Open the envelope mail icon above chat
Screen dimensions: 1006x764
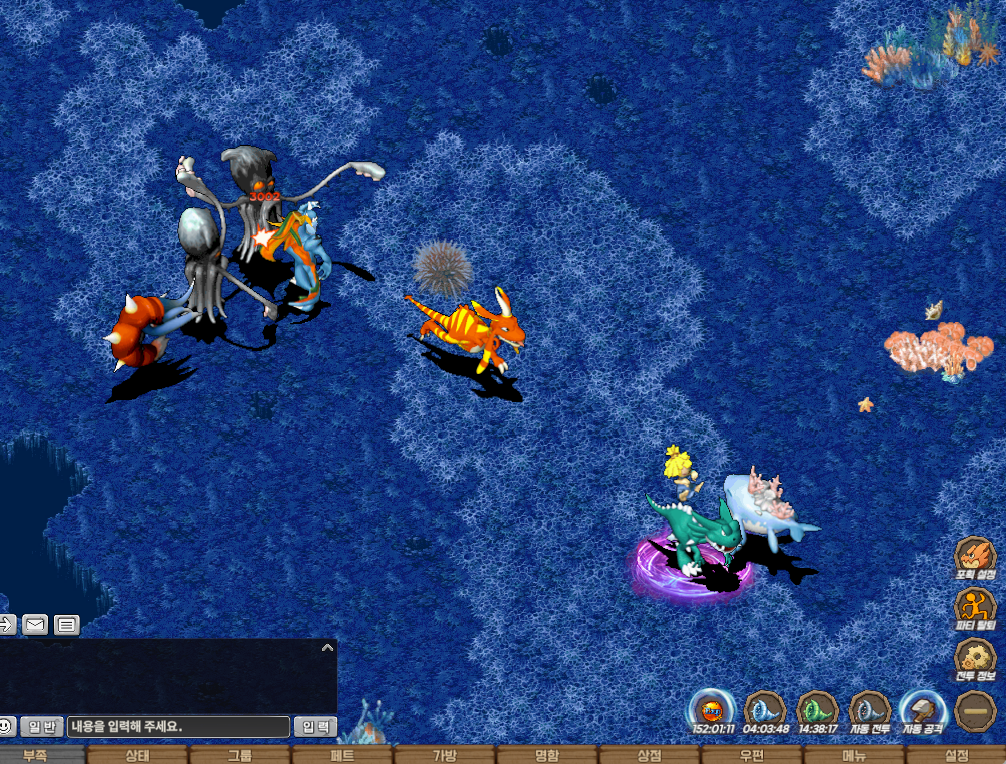tap(35, 625)
